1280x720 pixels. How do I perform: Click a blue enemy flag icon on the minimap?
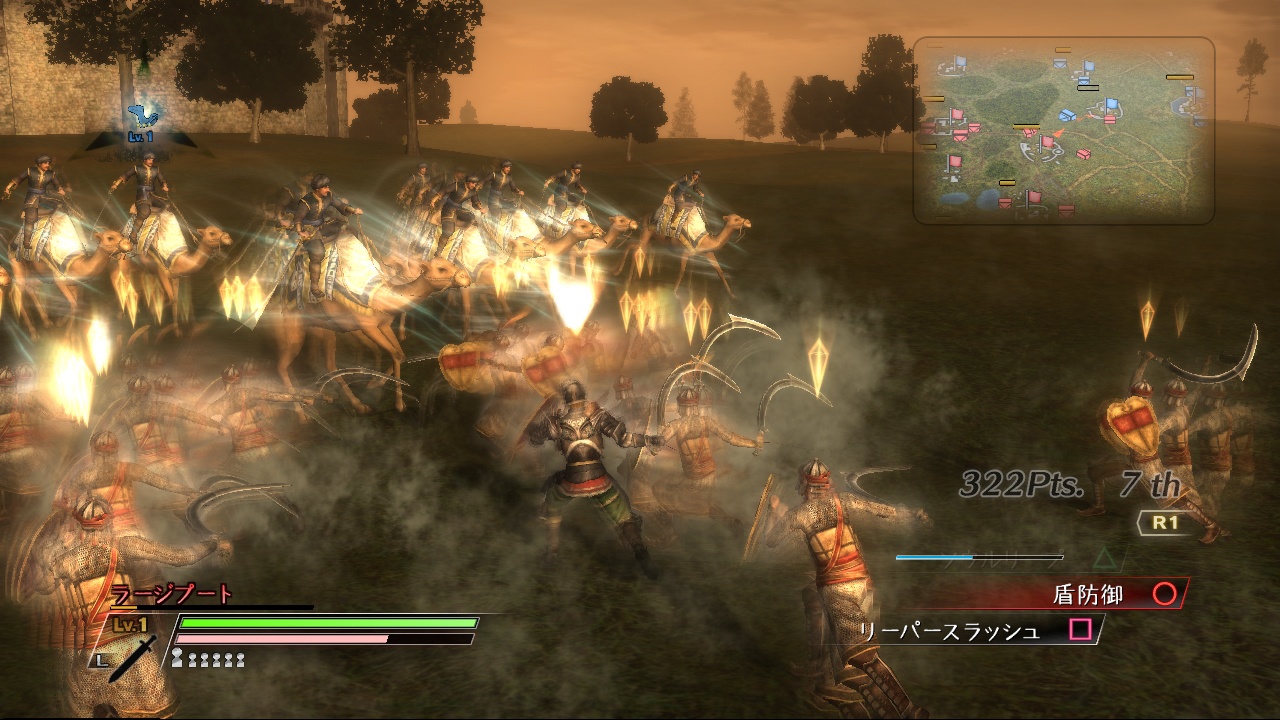point(1111,104)
